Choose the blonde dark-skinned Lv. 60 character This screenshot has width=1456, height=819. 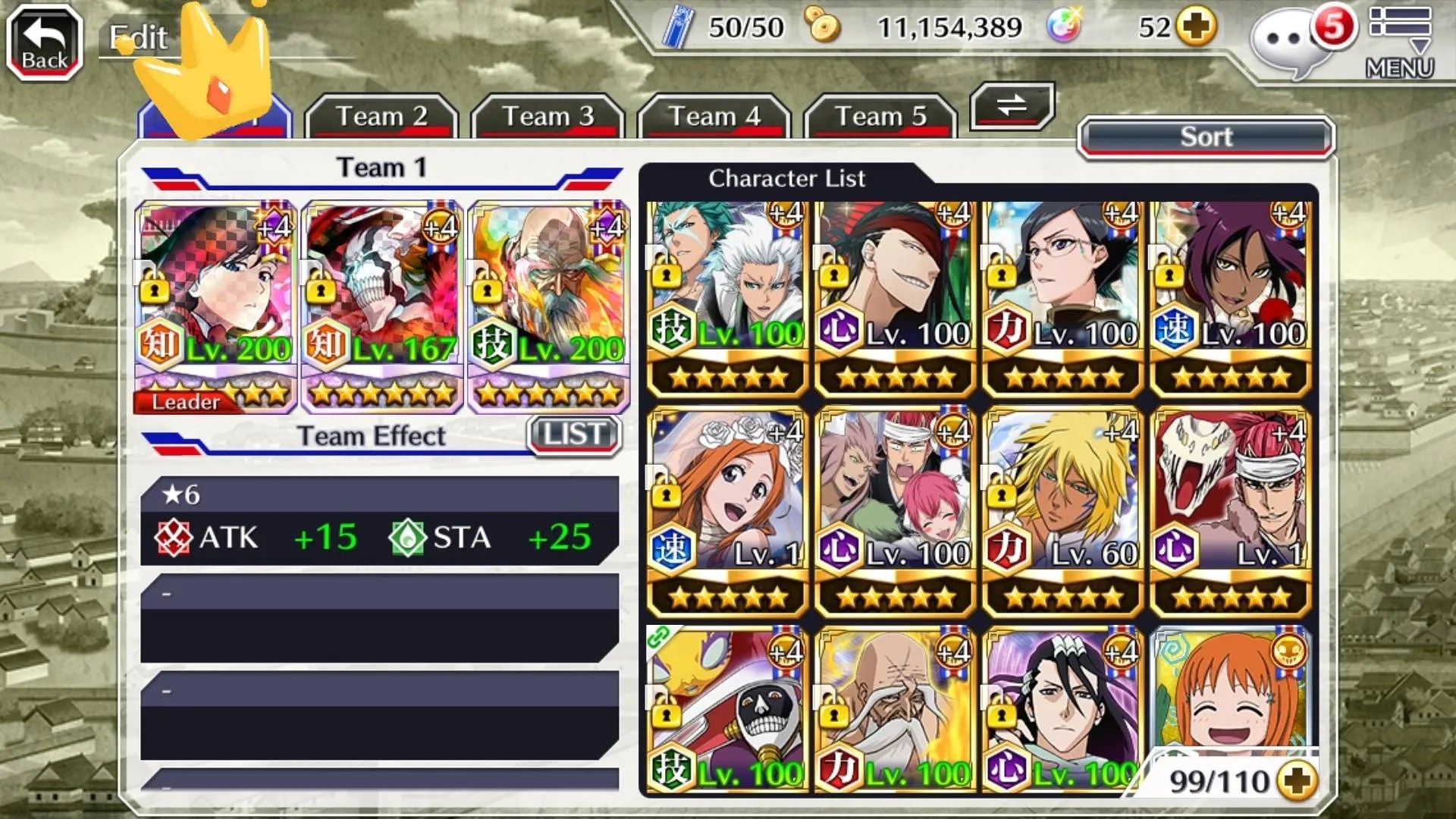click(1062, 512)
